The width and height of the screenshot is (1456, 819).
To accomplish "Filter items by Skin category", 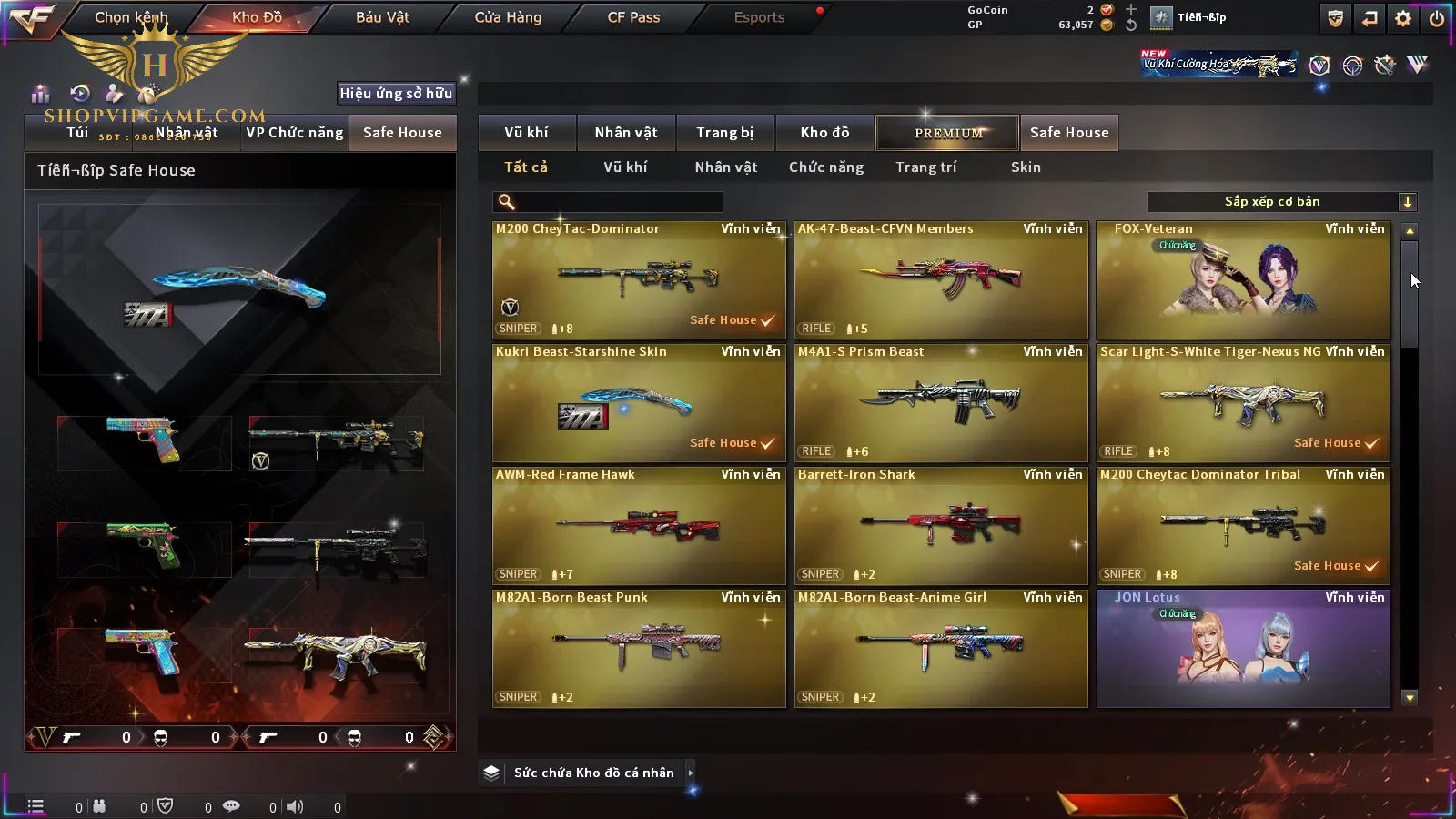I will [x=1026, y=167].
